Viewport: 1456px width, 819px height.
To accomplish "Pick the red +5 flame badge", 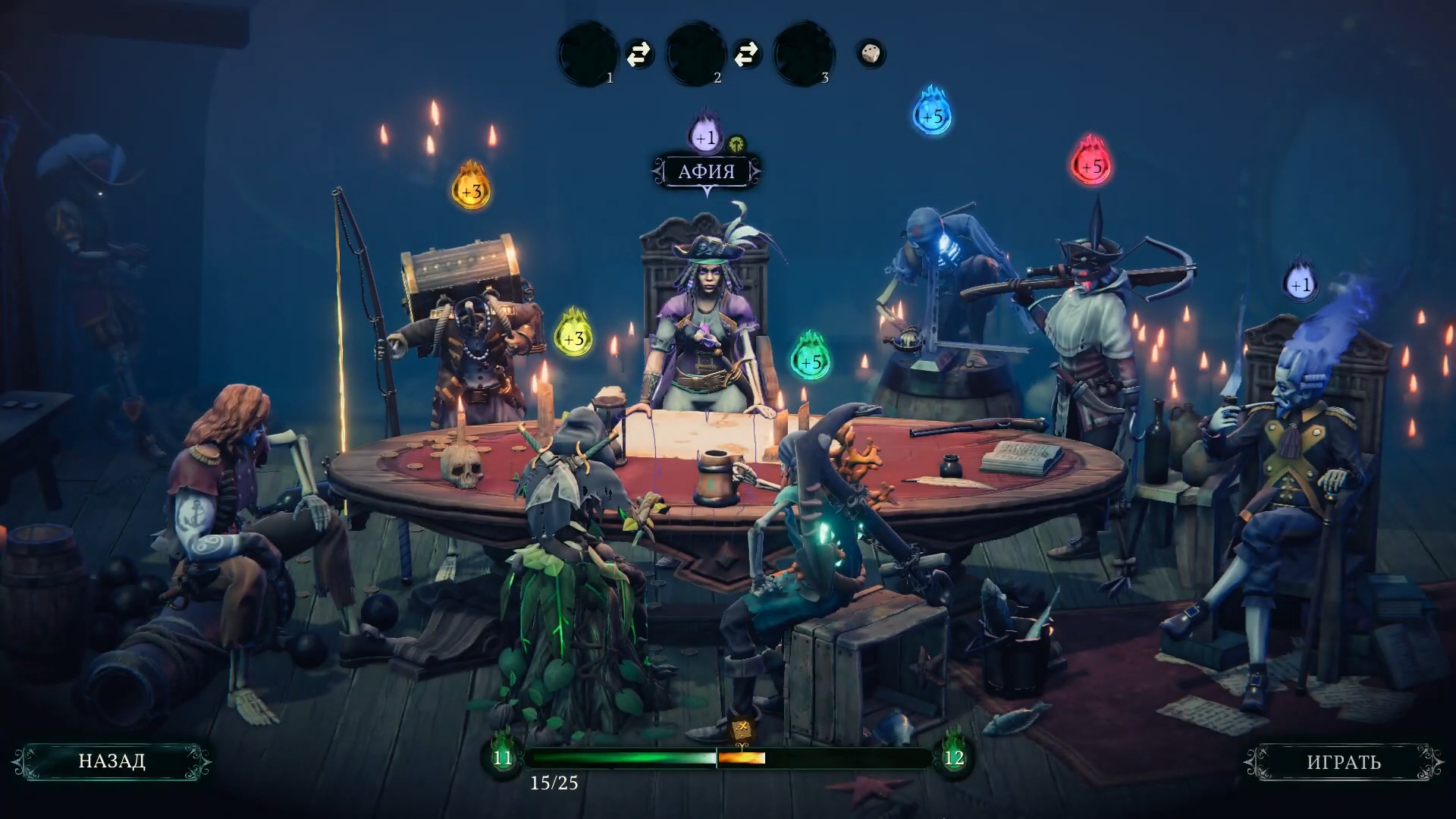I will coord(1091,165).
